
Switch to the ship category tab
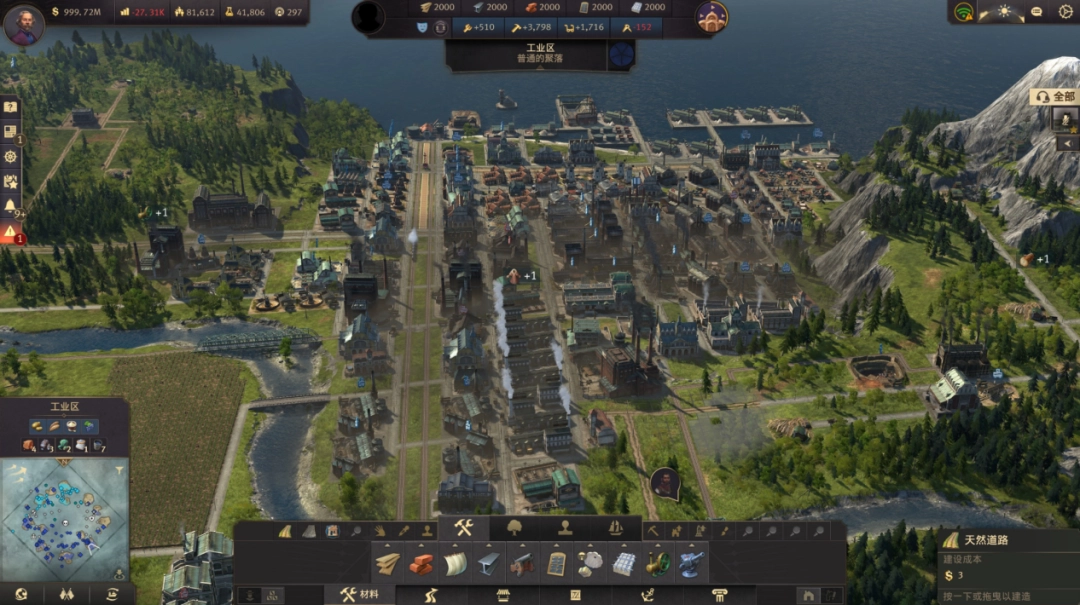point(616,528)
